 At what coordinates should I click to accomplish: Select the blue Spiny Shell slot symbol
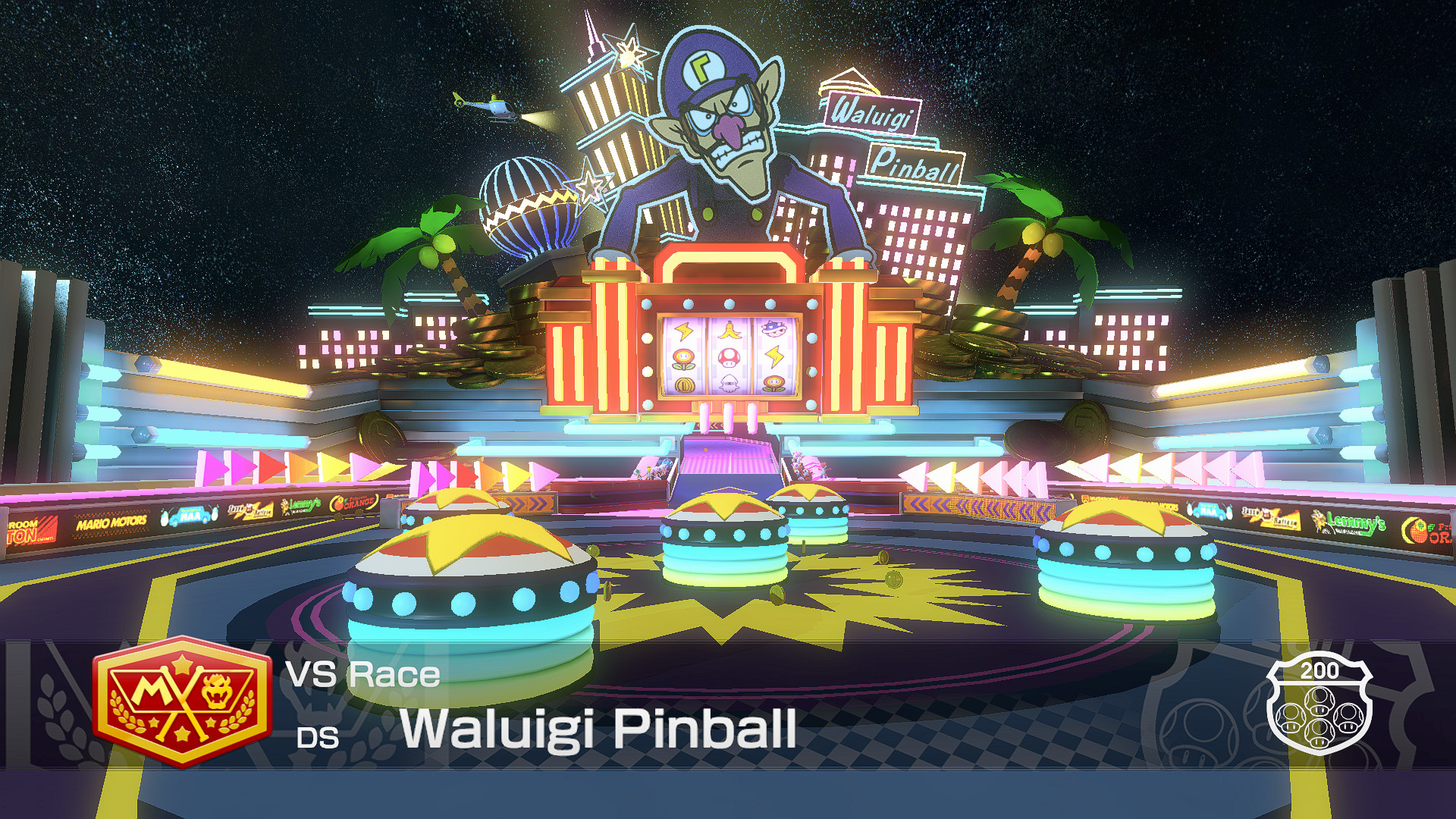(x=773, y=329)
